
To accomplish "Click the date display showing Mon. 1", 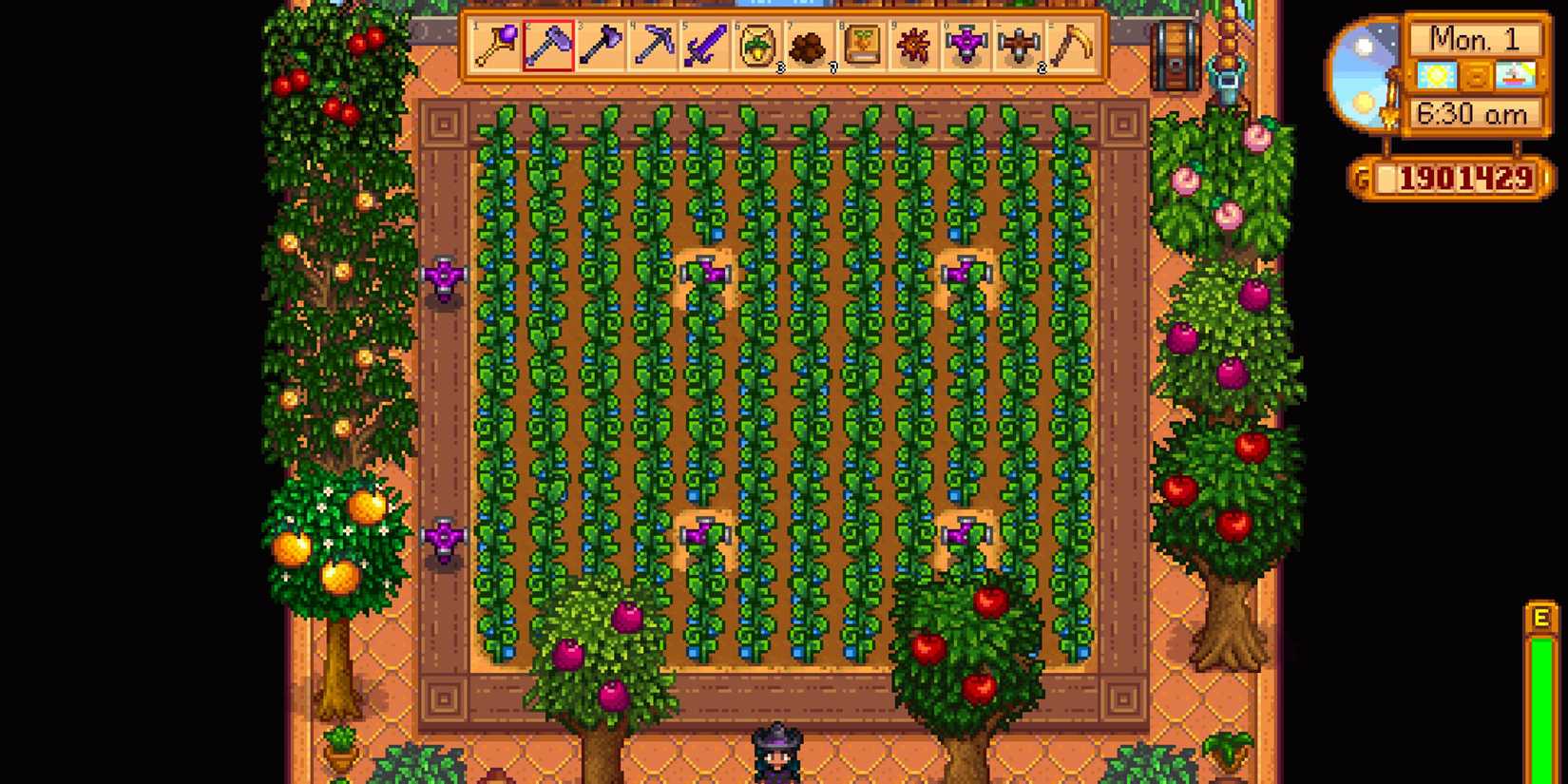I will click(1476, 38).
